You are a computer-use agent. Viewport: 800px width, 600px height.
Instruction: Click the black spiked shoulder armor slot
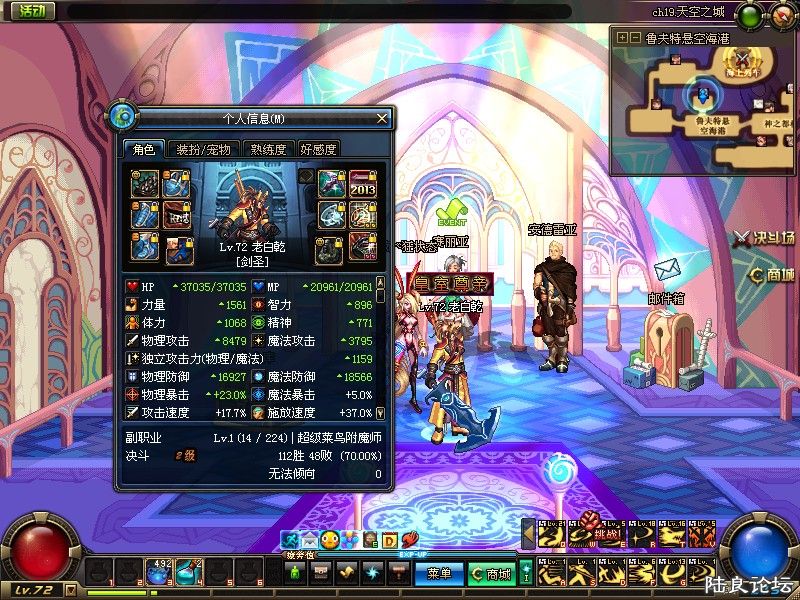click(145, 183)
